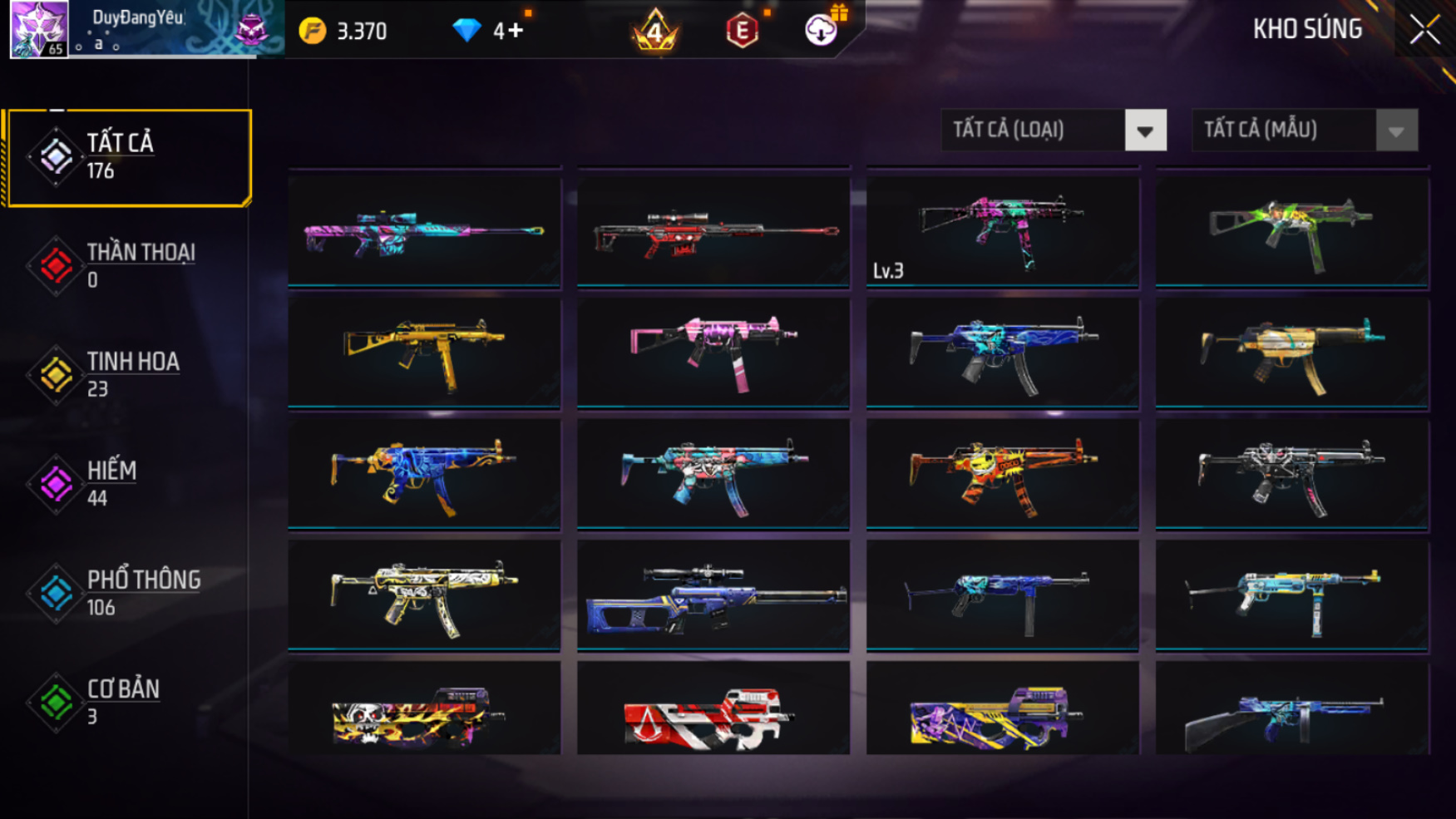
Task: Tap the gold coin currency icon
Action: tap(313, 32)
